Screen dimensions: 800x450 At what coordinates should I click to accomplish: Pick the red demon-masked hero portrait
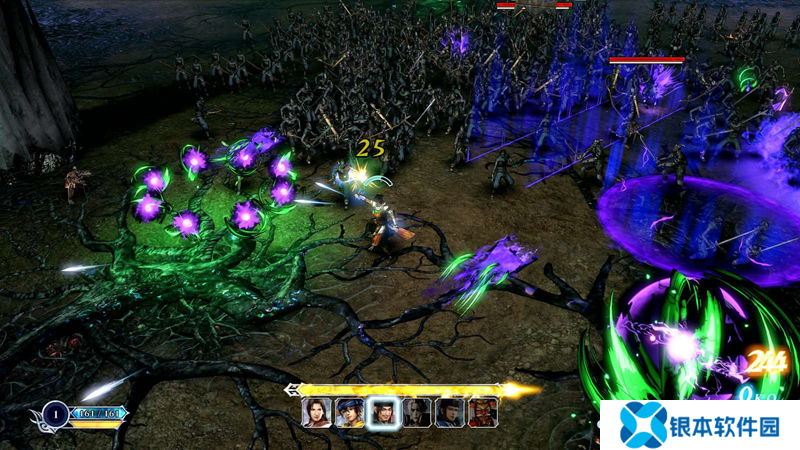482,412
